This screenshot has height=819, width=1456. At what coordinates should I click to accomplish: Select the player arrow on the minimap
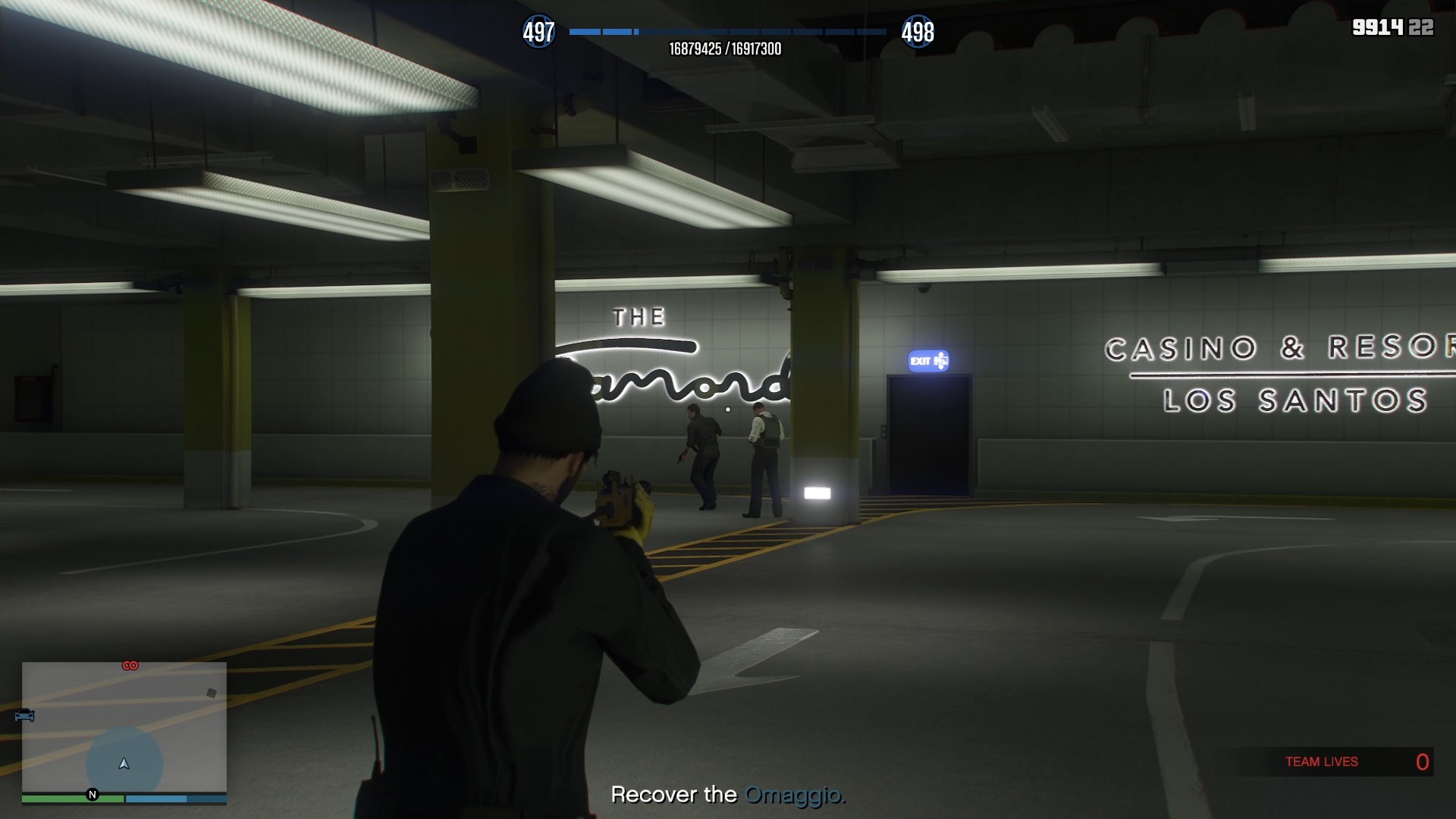[124, 764]
